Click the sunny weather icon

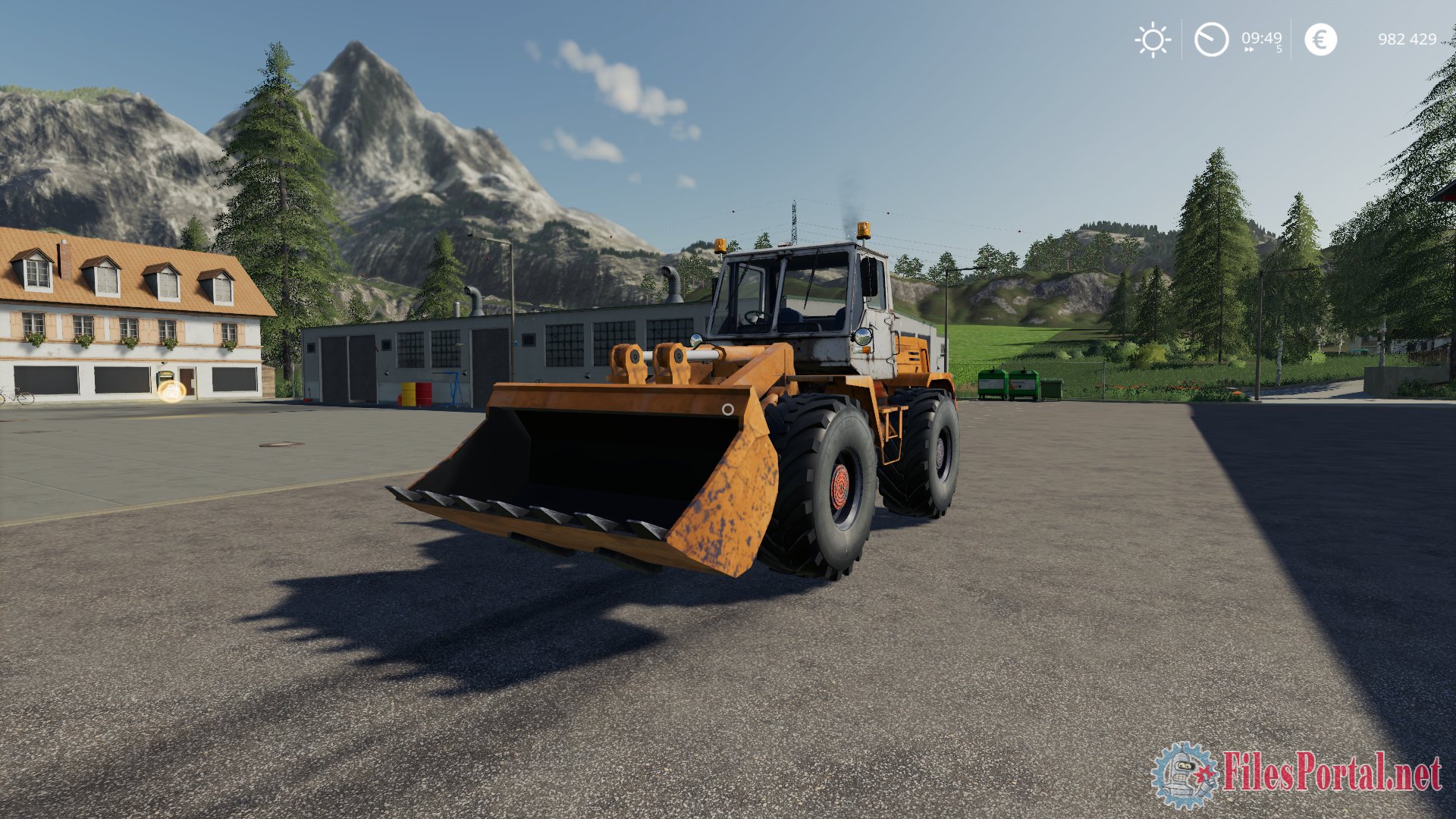click(1153, 39)
